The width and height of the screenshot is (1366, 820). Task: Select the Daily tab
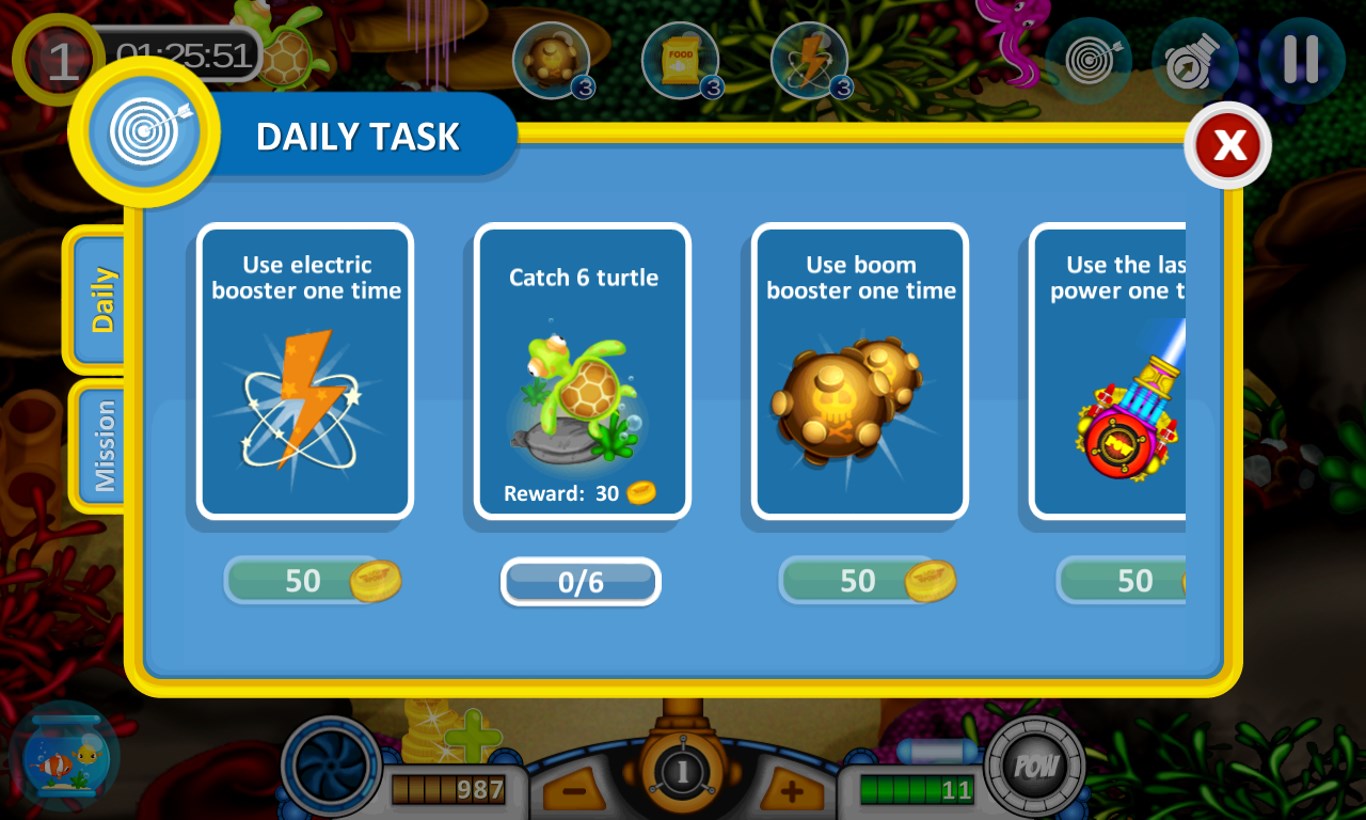pyautogui.click(x=100, y=298)
